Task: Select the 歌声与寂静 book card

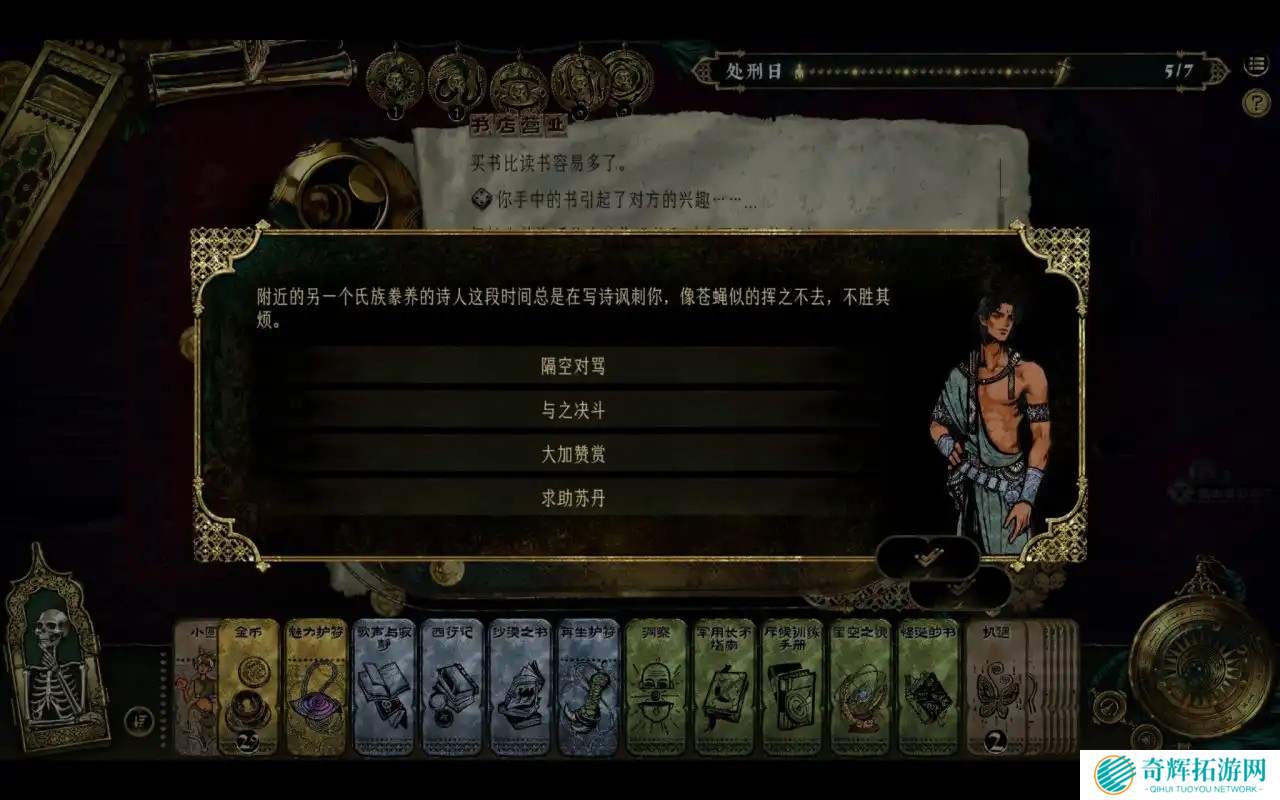Action: click(384, 687)
